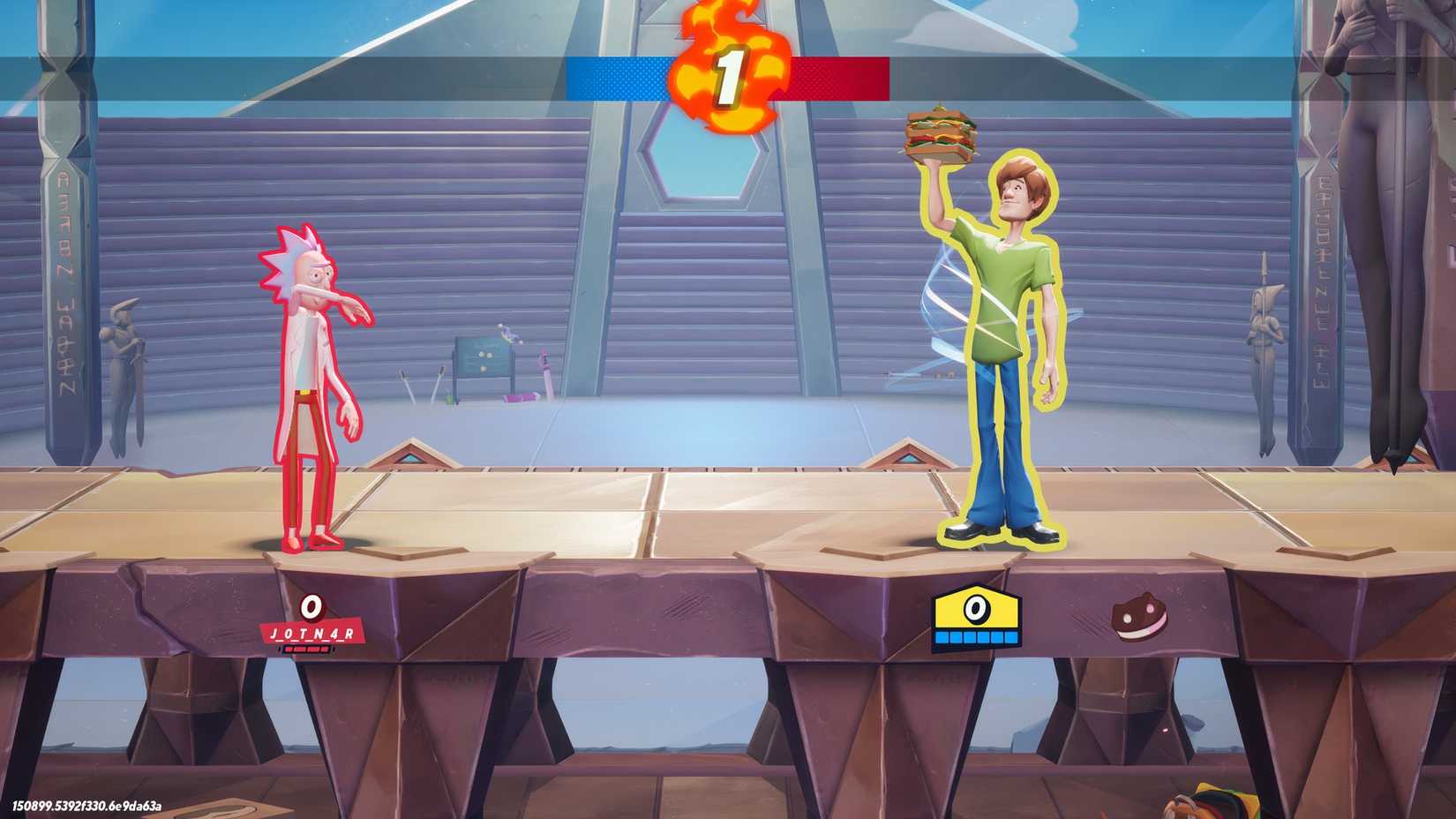Viewport: 1456px width, 819px height.
Task: Select the red damage counter showing 0
Action: (x=313, y=608)
